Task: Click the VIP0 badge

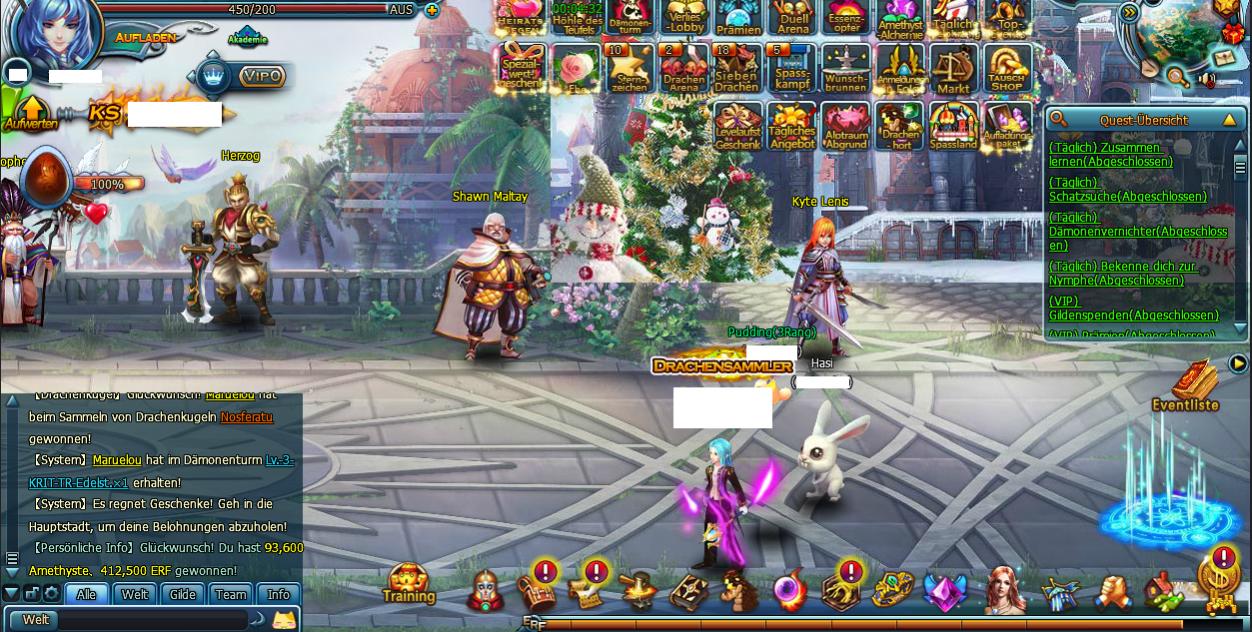Action: coord(262,76)
